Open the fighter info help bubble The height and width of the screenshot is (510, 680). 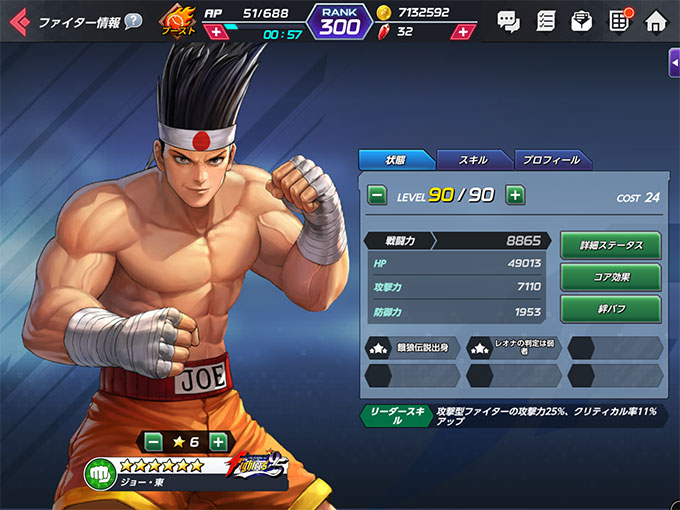133,21
